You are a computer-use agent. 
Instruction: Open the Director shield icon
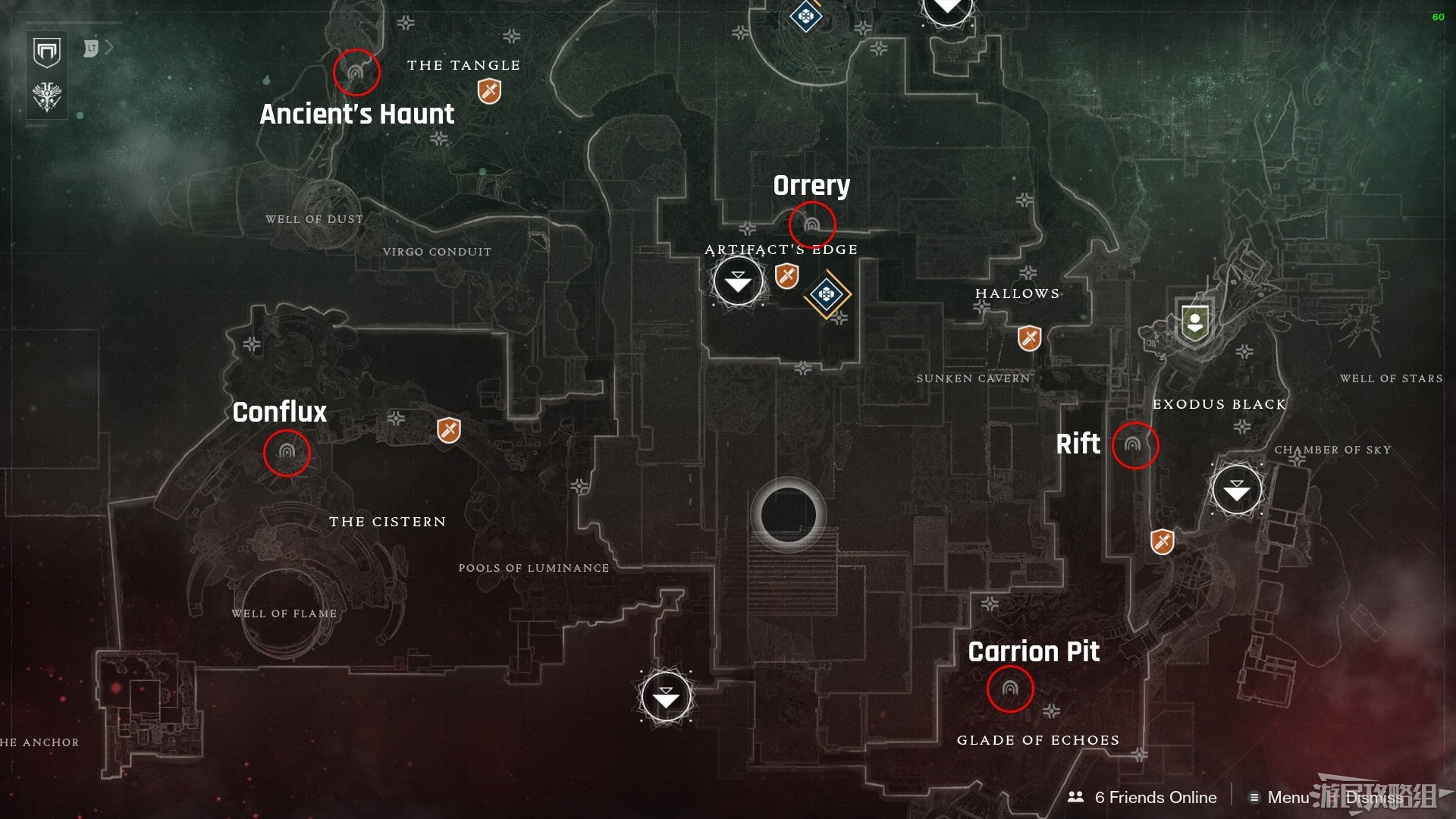pos(47,53)
